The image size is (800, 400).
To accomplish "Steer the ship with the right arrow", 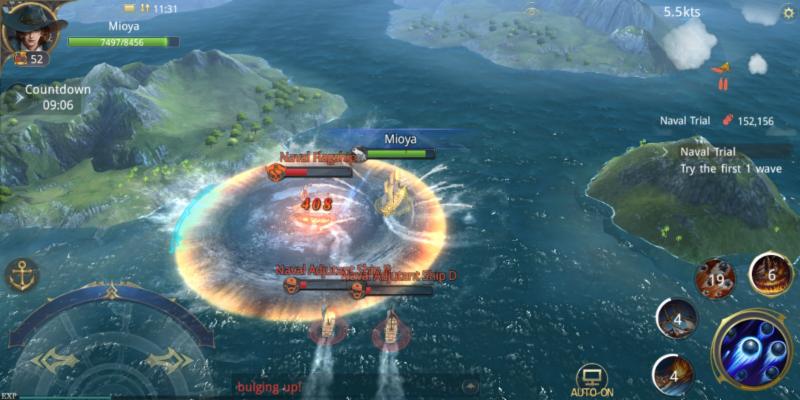I will coord(167,360).
